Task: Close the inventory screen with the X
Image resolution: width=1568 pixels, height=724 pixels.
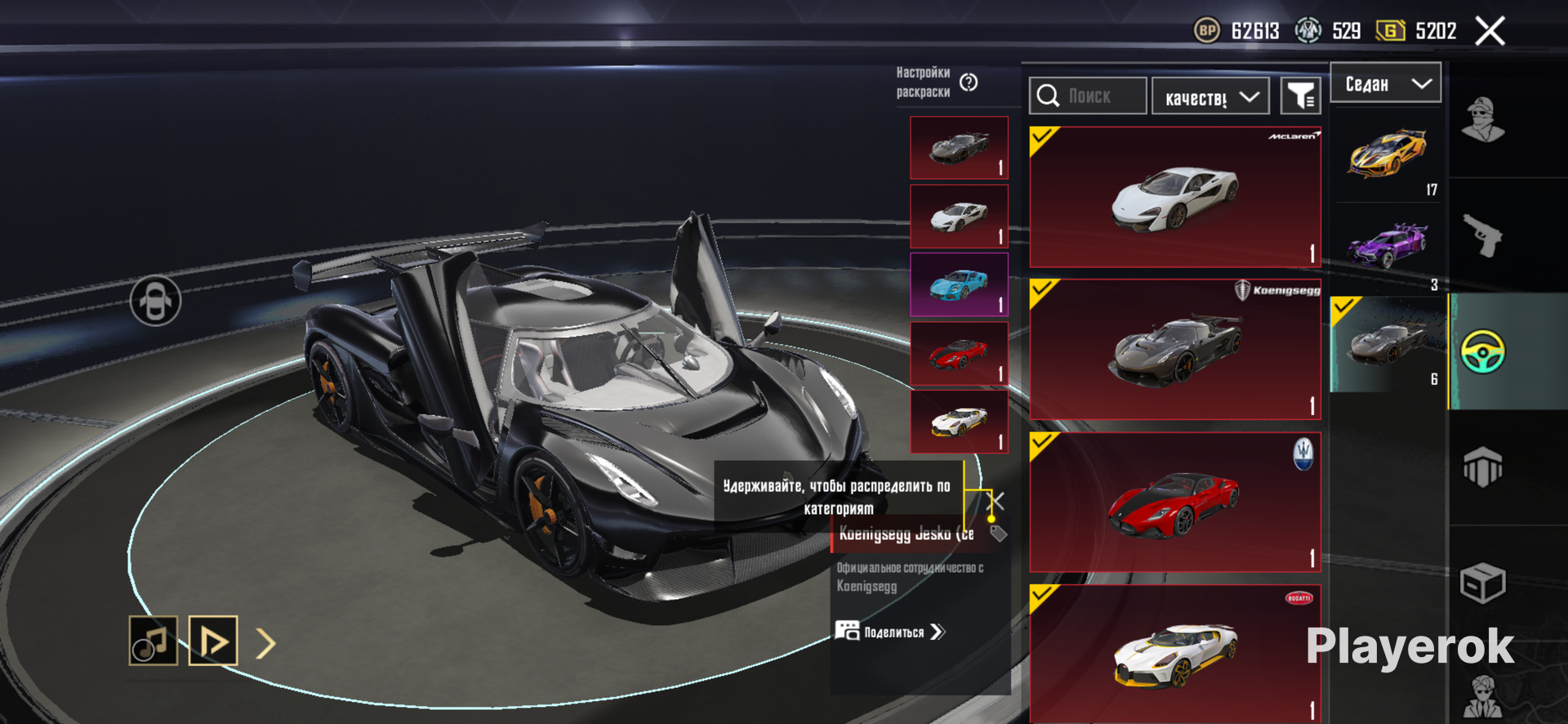Action: [x=1490, y=32]
